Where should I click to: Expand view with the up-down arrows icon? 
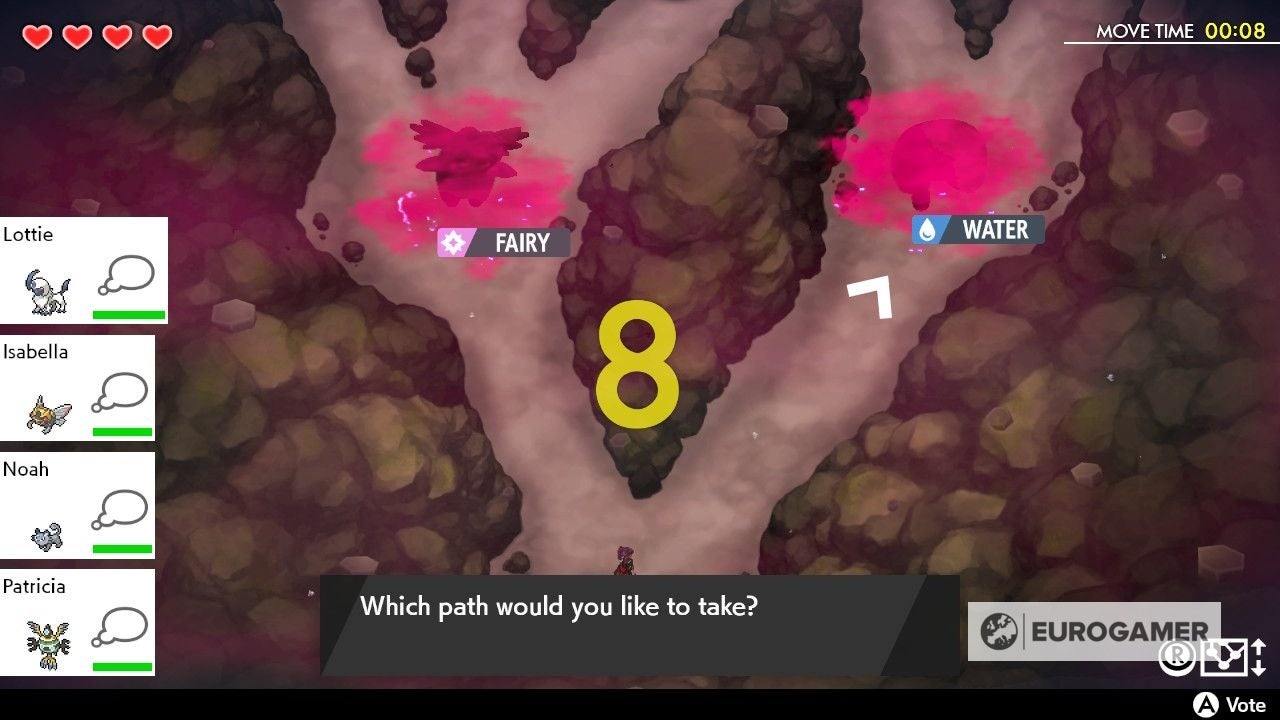tap(1257, 658)
